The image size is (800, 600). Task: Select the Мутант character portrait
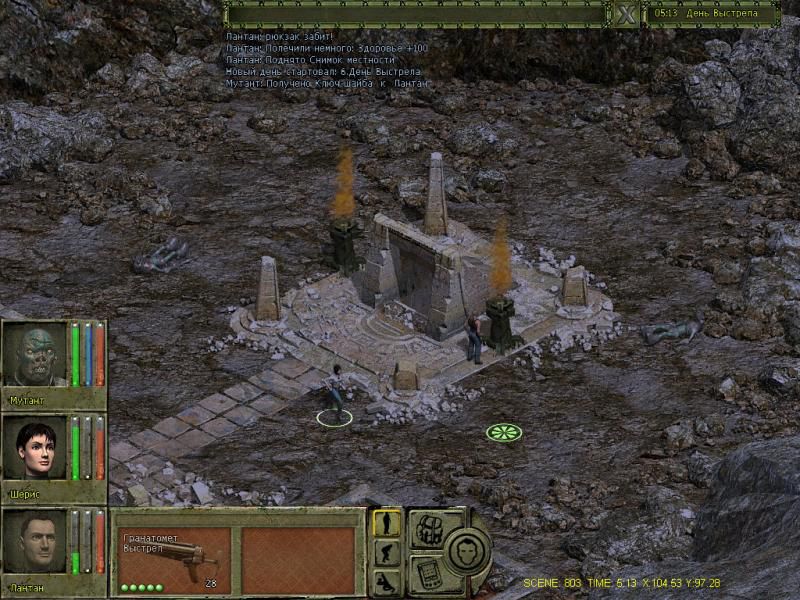[x=35, y=355]
